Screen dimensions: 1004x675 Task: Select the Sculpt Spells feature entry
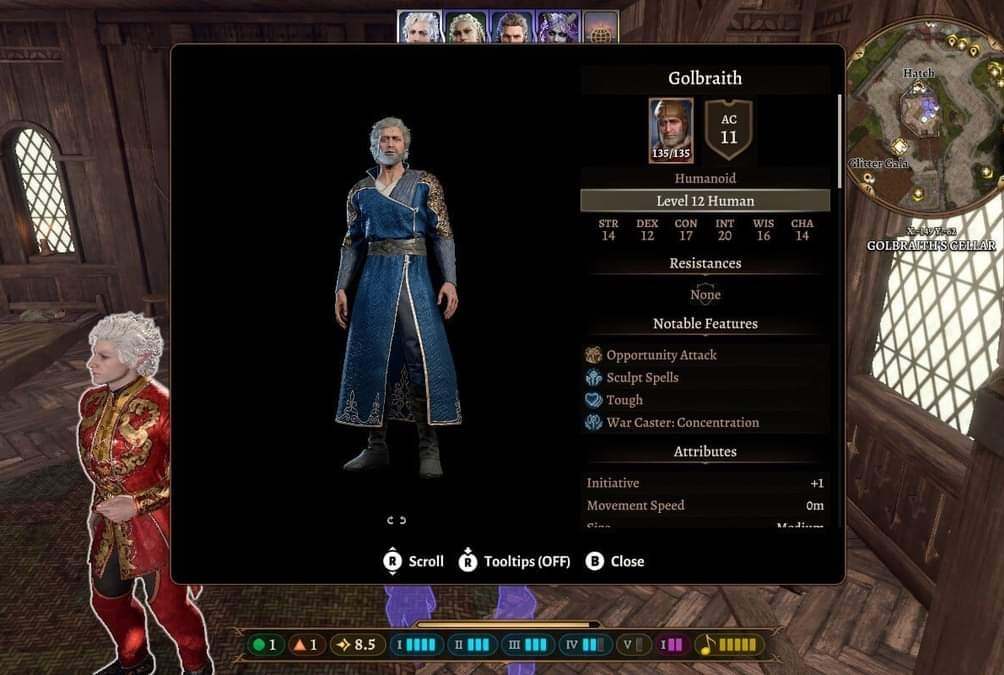(x=642, y=378)
